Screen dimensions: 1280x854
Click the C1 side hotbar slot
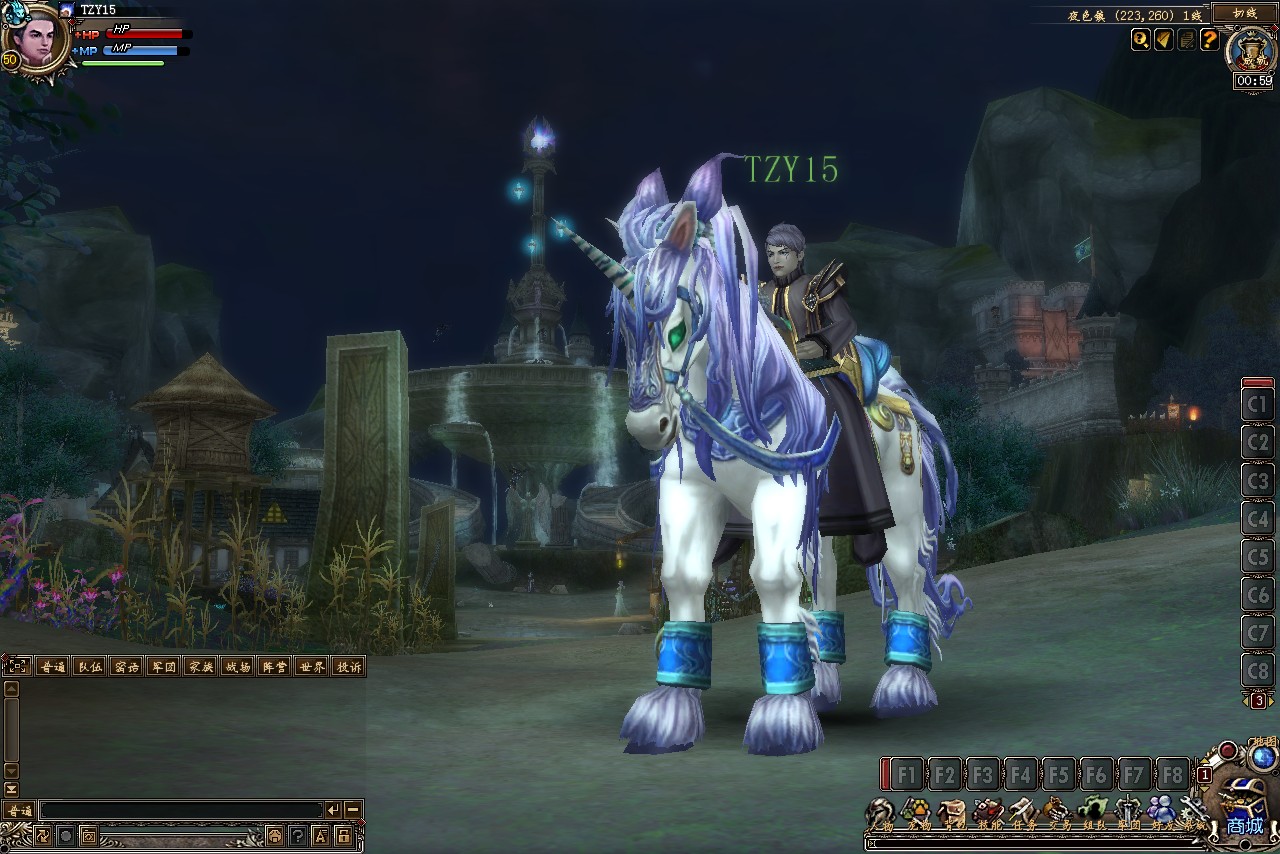(1258, 405)
